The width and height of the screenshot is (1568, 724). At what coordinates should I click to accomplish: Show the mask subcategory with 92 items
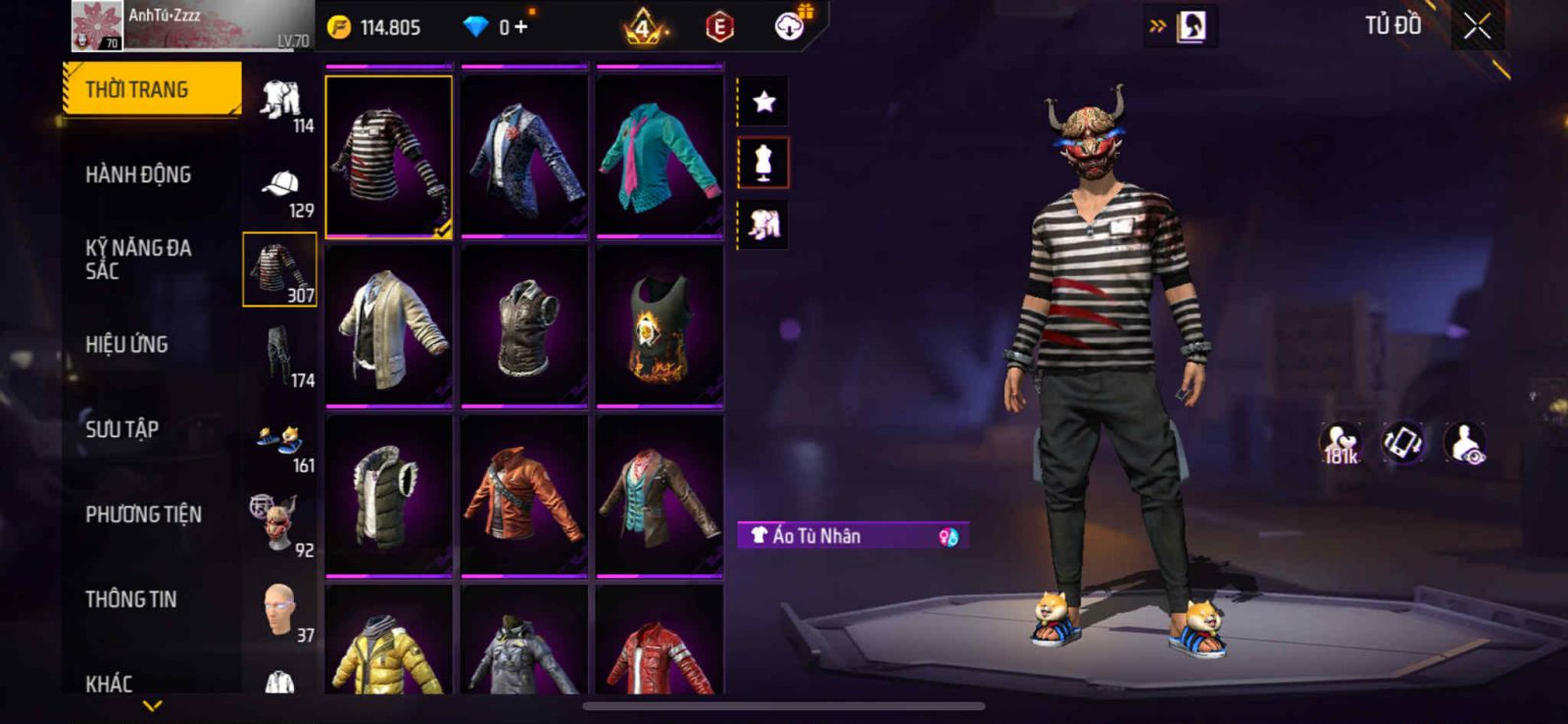tap(280, 525)
